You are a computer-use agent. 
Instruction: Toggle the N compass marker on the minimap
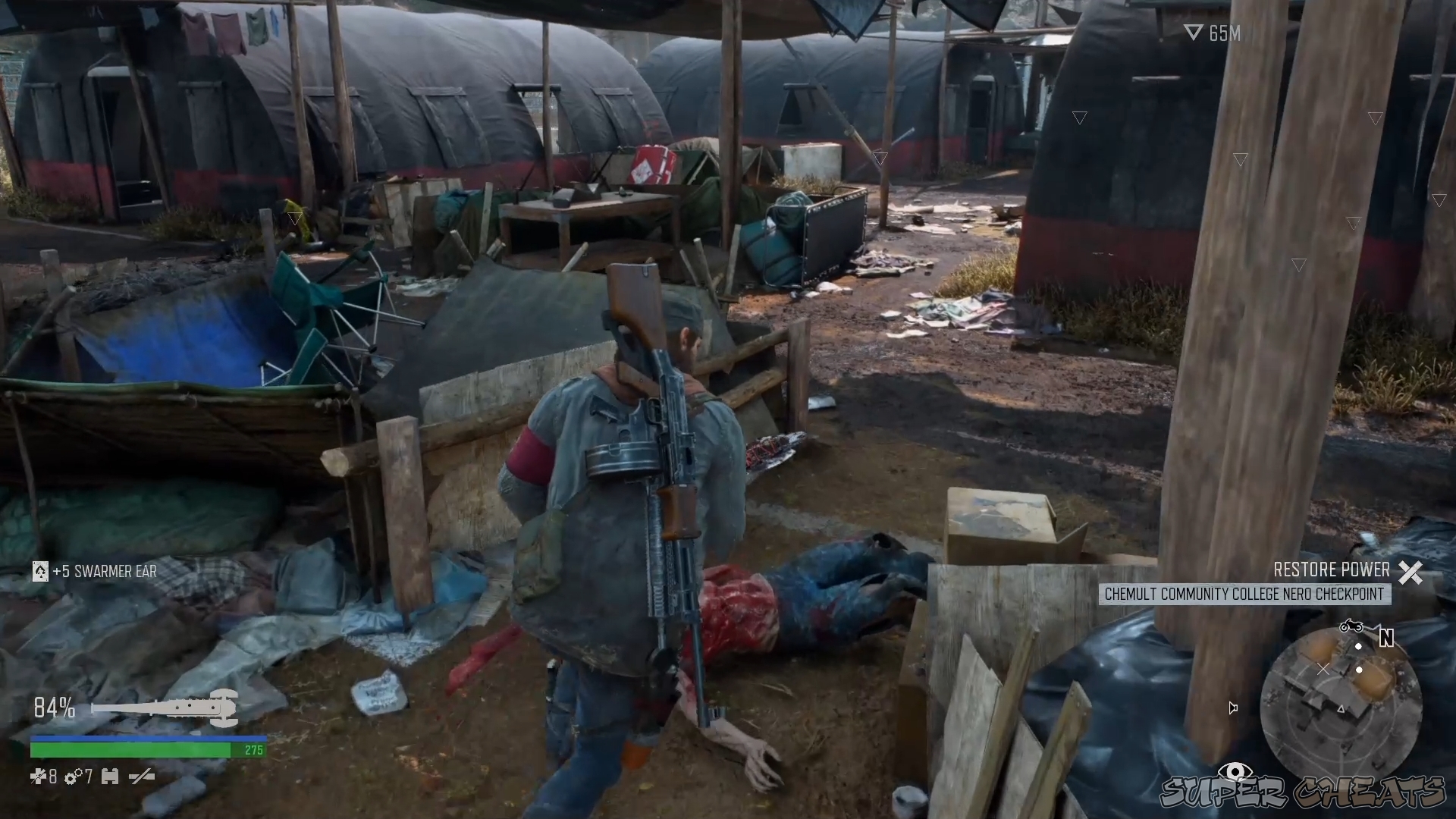(1387, 638)
